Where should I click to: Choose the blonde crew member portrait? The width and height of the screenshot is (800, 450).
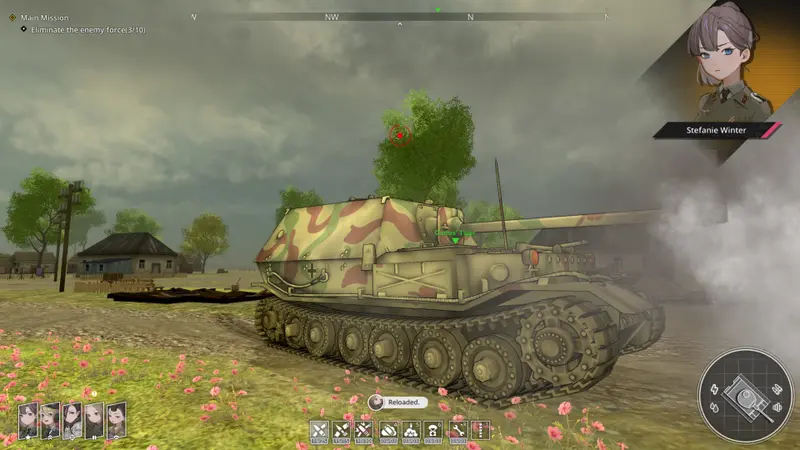click(49, 421)
